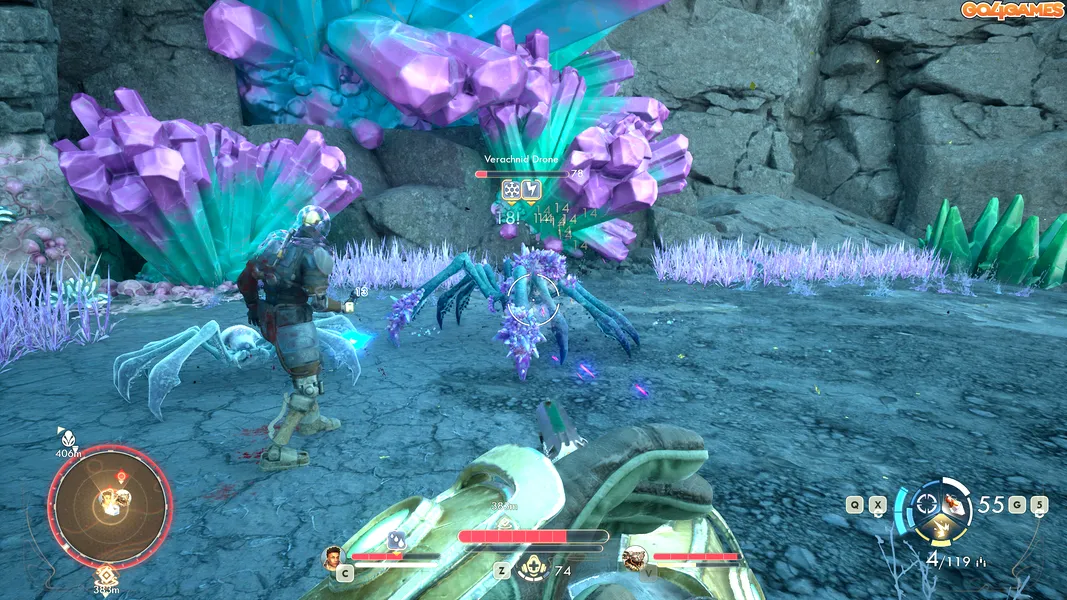
Task: Select the right companion's portrait
Action: tap(633, 557)
